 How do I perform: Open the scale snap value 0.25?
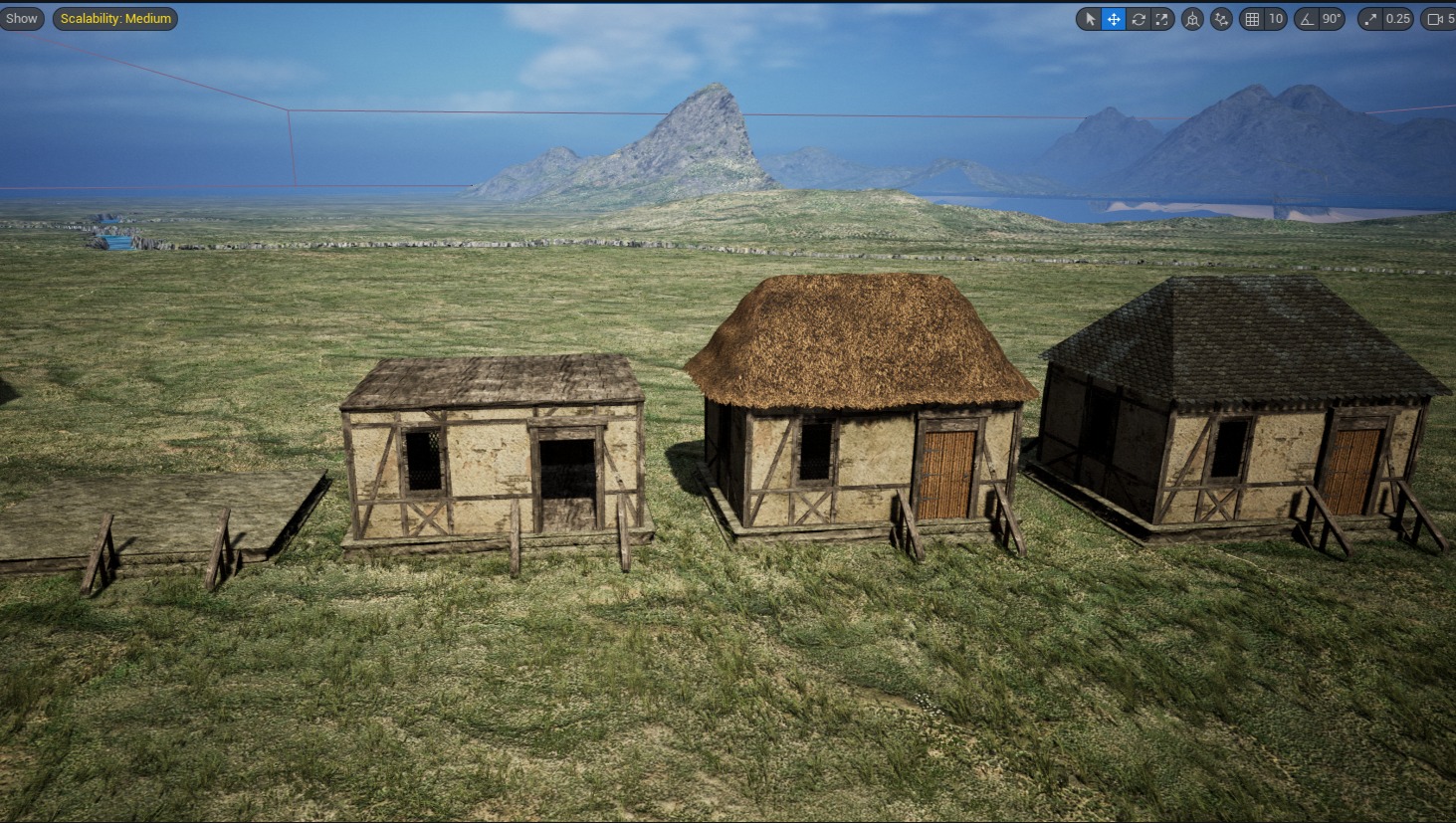tap(1398, 19)
